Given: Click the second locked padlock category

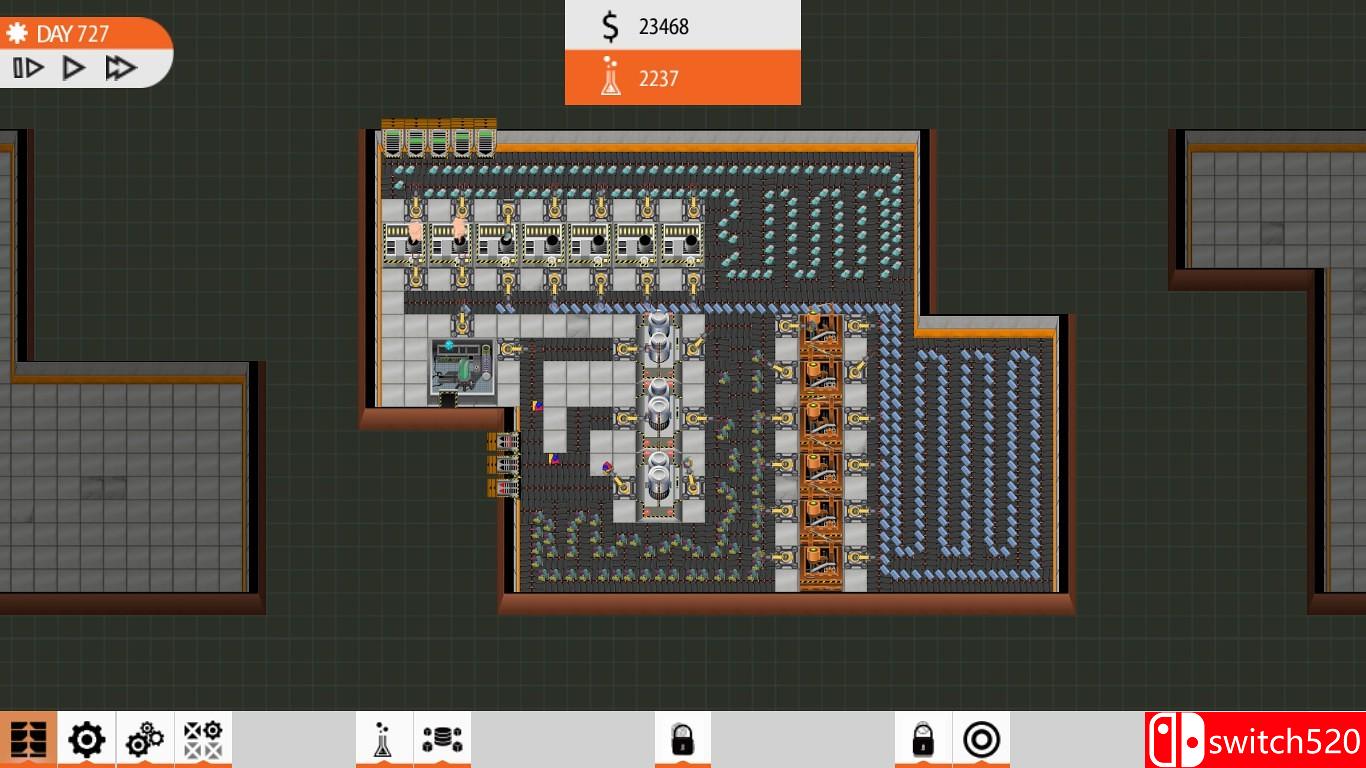Looking at the screenshot, I should pos(923,738).
